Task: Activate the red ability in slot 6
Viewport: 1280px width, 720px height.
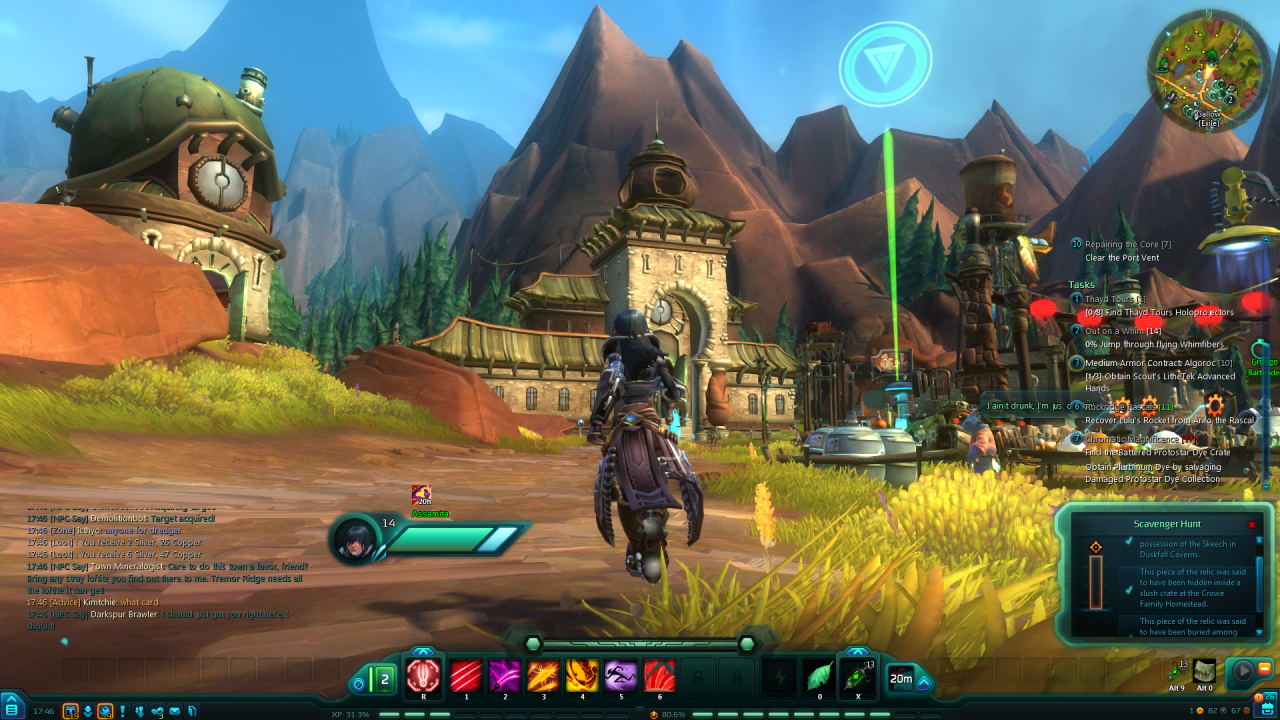Action: [x=660, y=676]
